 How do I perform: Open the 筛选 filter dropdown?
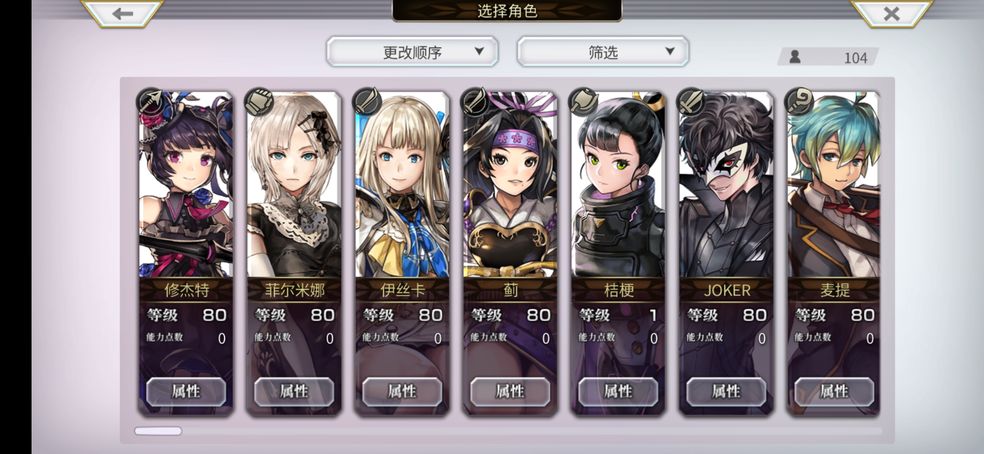pos(602,52)
